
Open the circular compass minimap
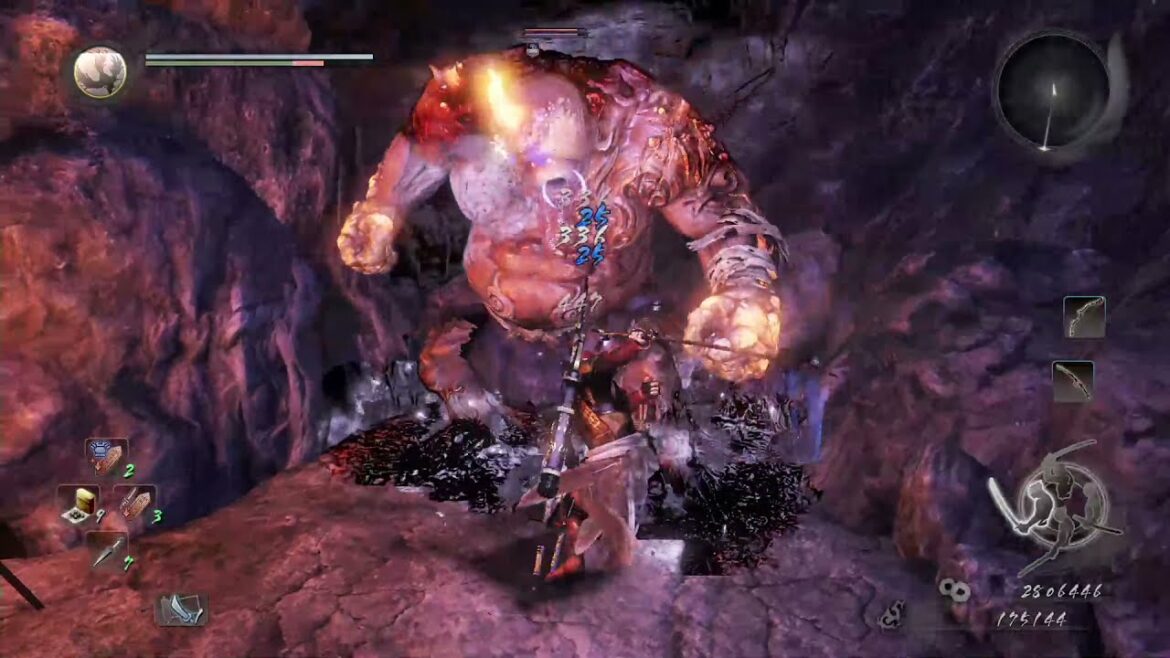[x=1052, y=92]
